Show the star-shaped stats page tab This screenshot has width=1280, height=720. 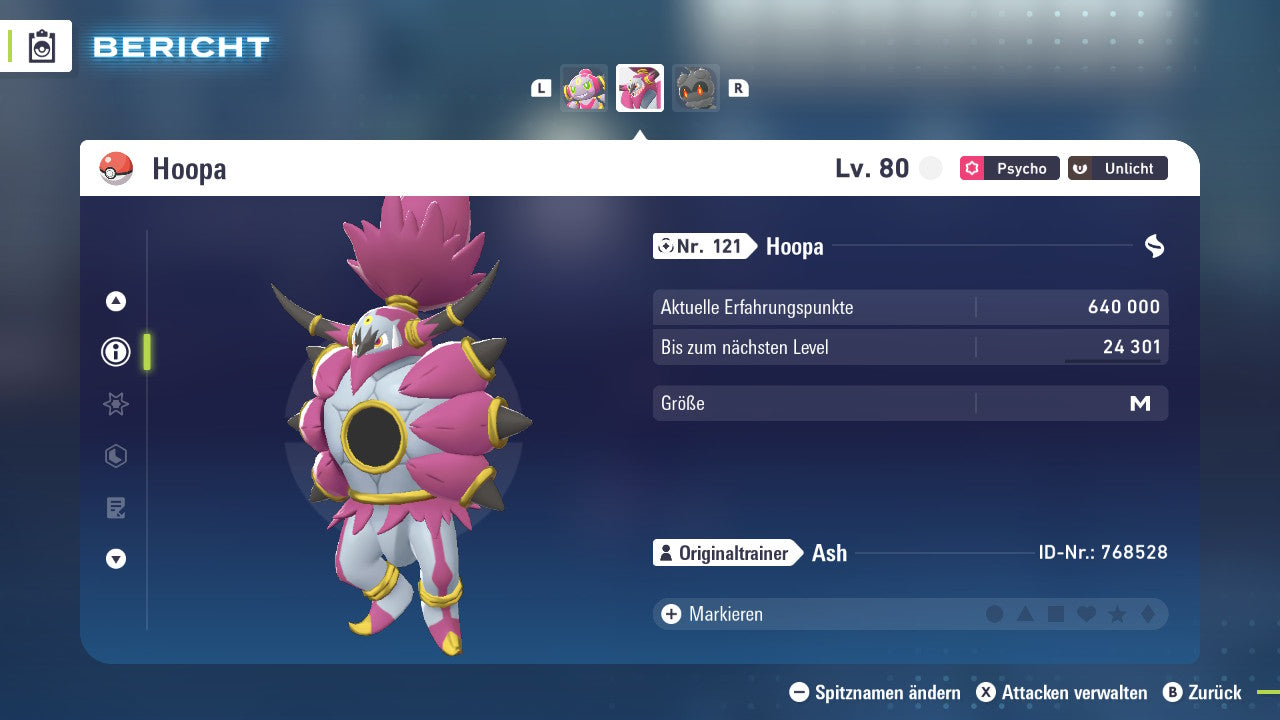click(x=116, y=404)
